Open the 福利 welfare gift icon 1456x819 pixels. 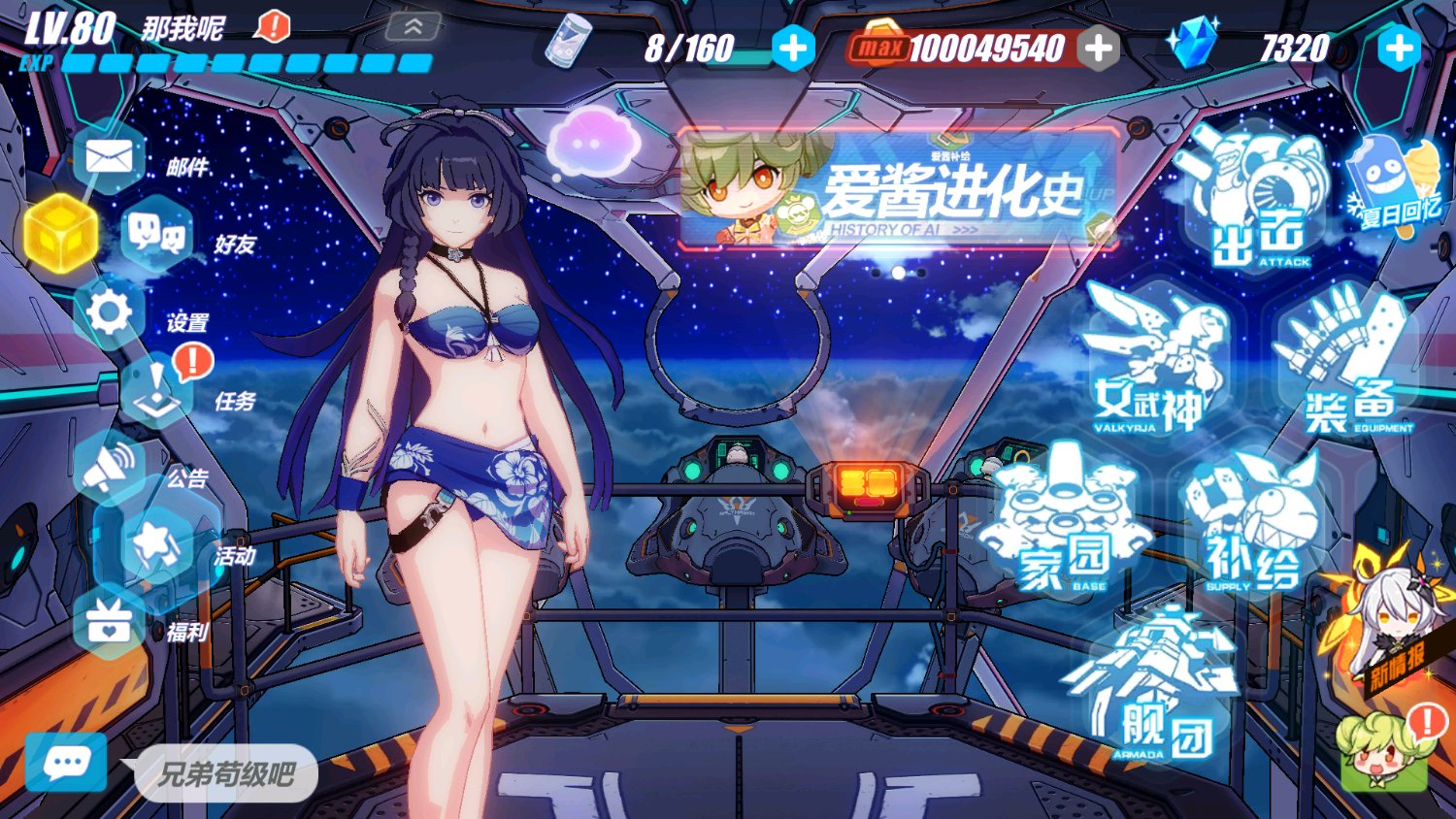110,623
